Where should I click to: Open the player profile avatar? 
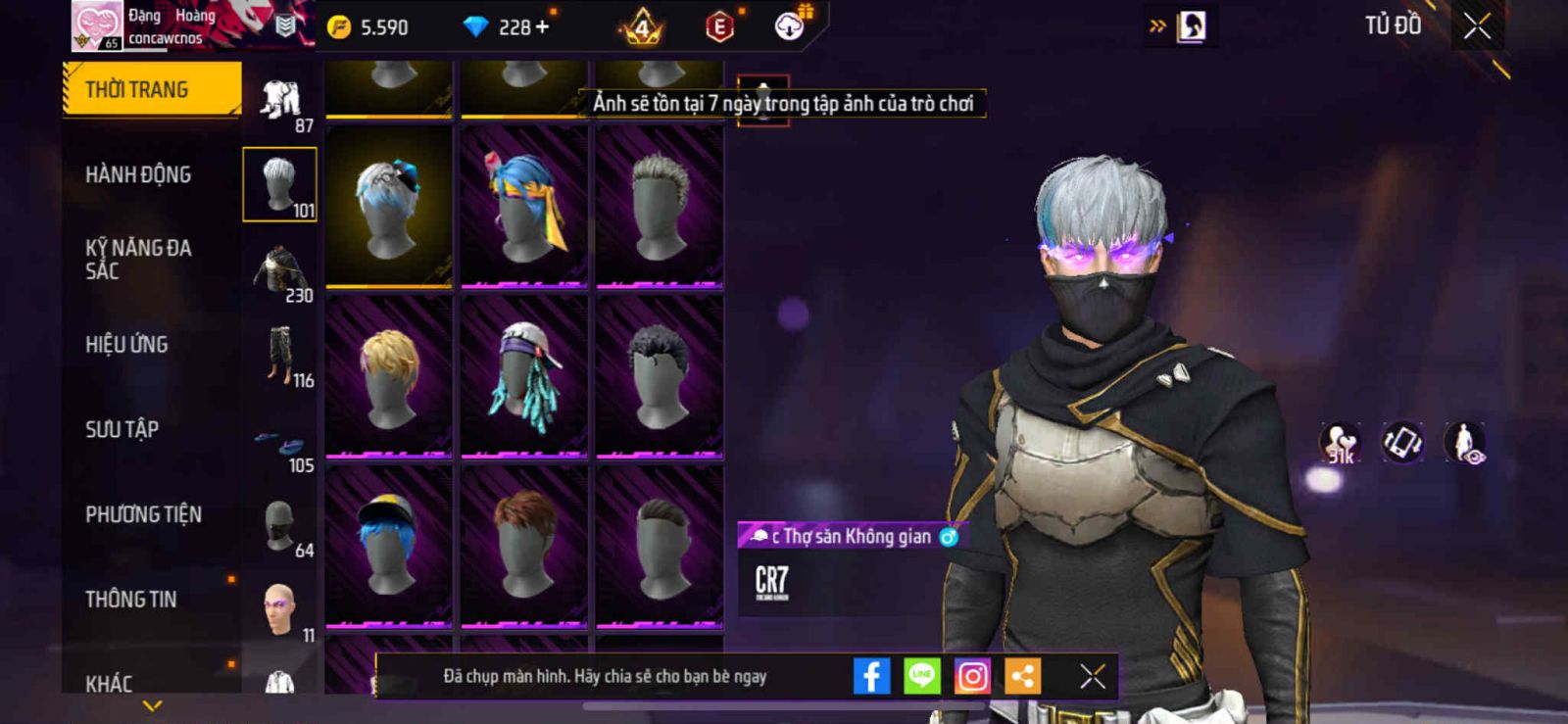click(x=97, y=25)
